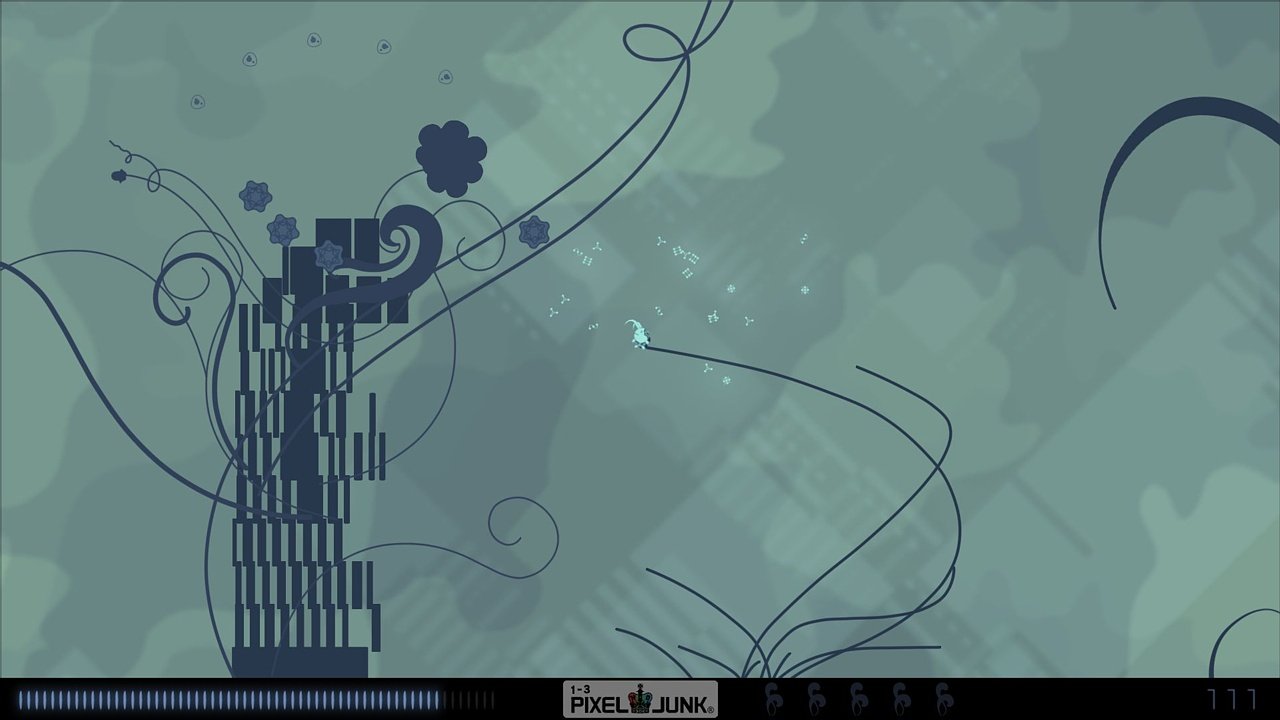Select the middle grimp icon on the bottom bar

pos(857,695)
